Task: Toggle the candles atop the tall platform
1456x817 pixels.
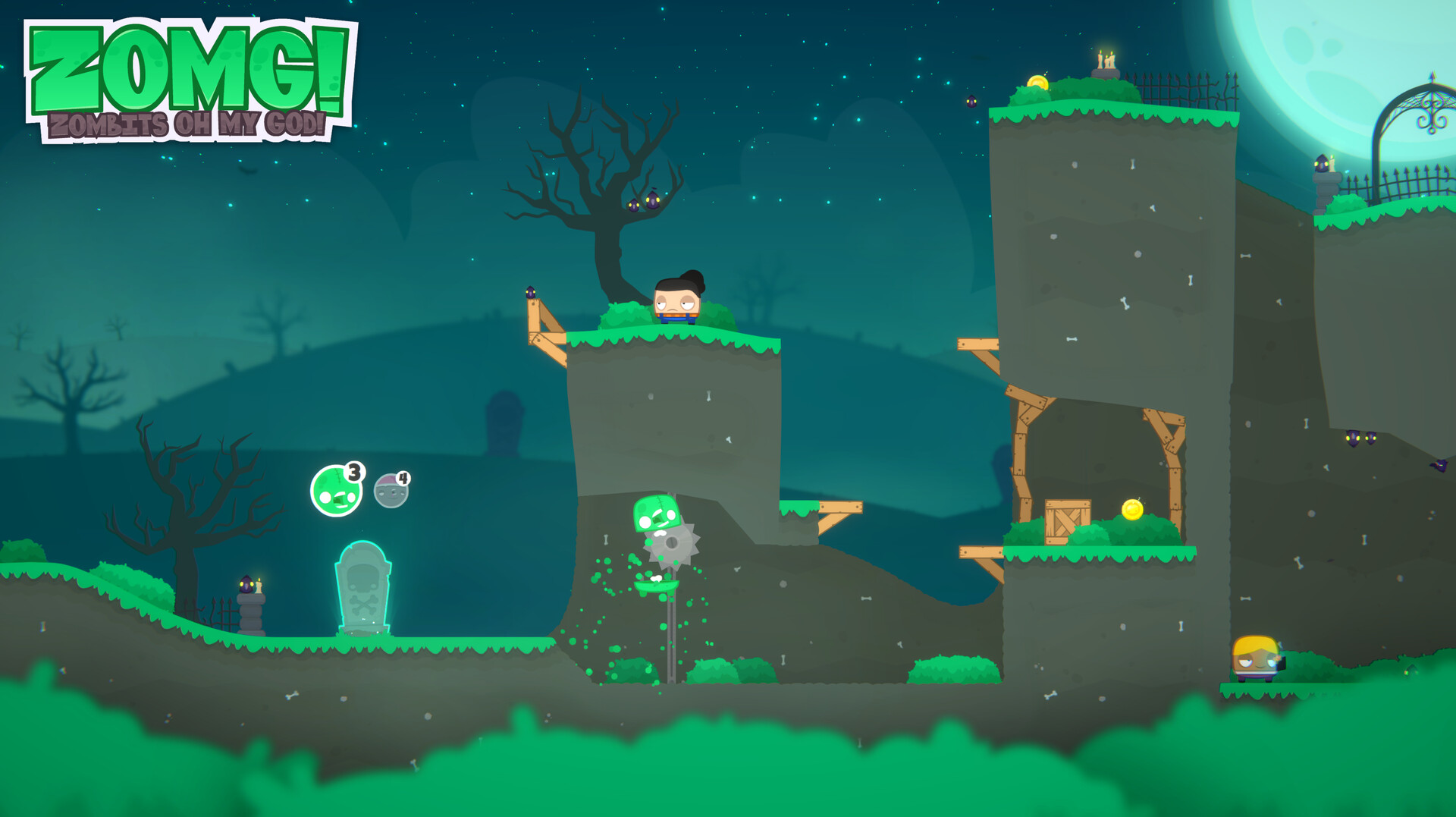Action: click(x=1104, y=61)
